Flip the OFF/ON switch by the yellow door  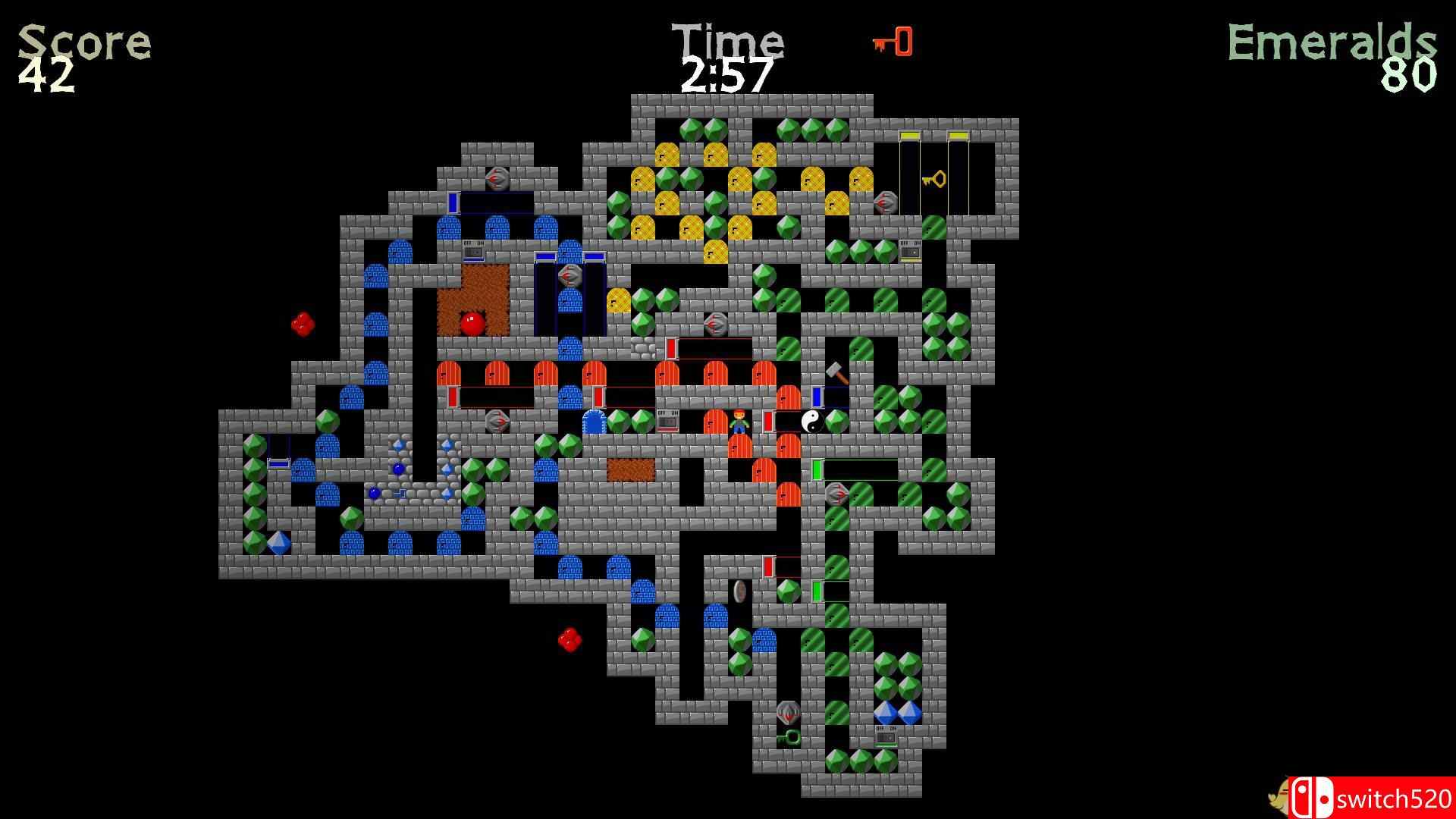click(x=908, y=248)
